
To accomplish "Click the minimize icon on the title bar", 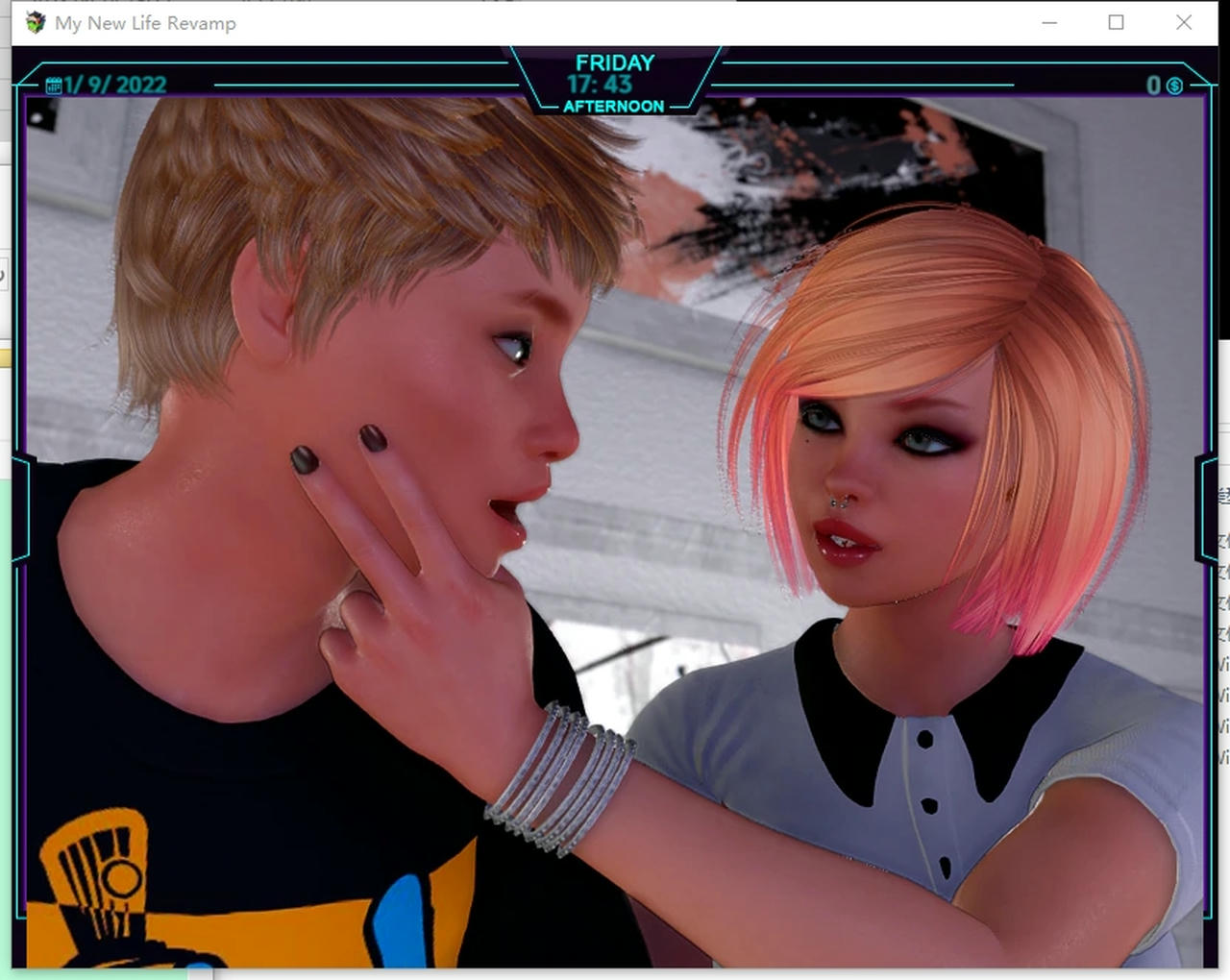I will (x=1047, y=22).
